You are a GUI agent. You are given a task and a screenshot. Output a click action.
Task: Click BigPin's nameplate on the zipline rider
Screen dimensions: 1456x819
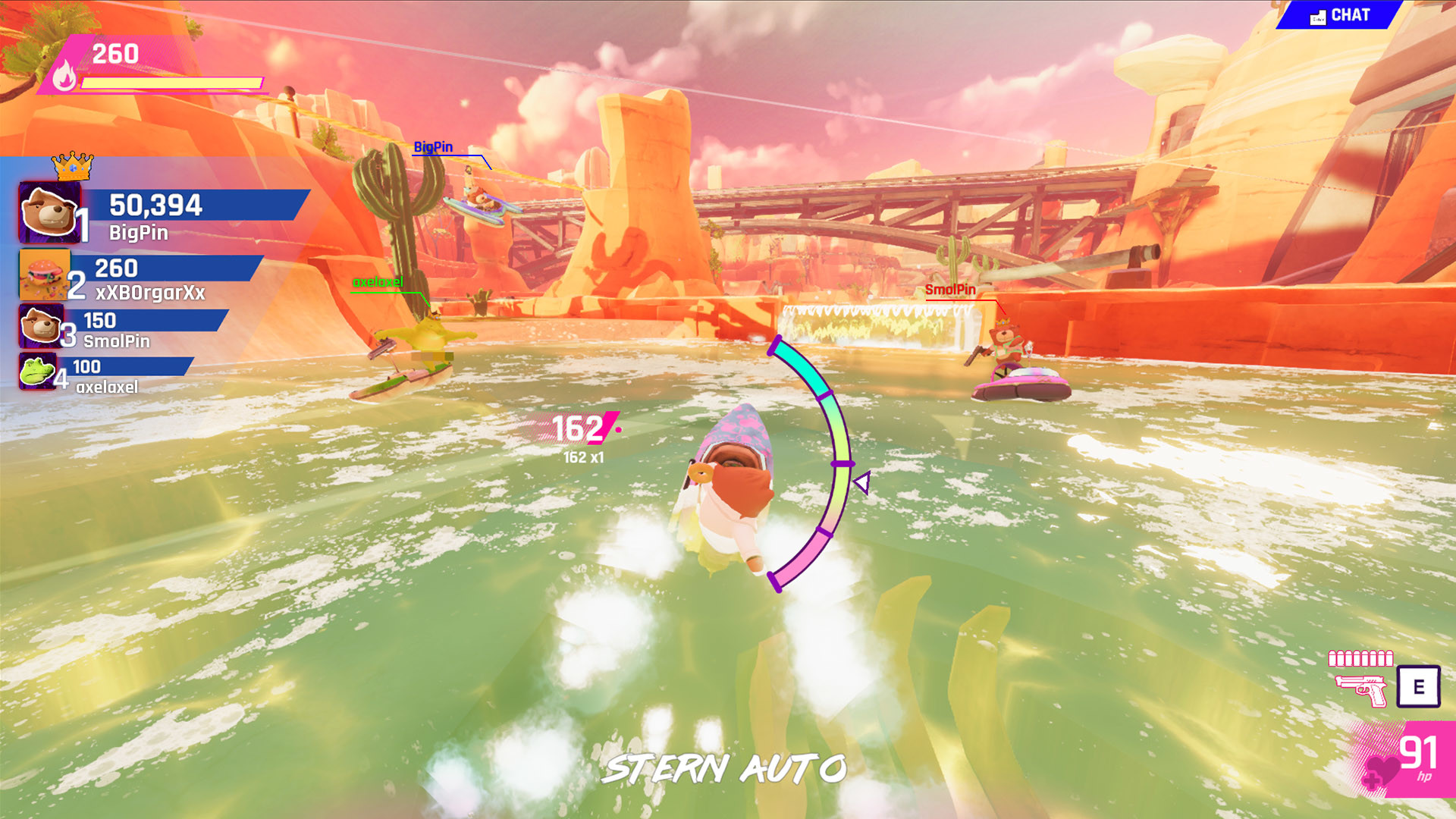pos(432,147)
